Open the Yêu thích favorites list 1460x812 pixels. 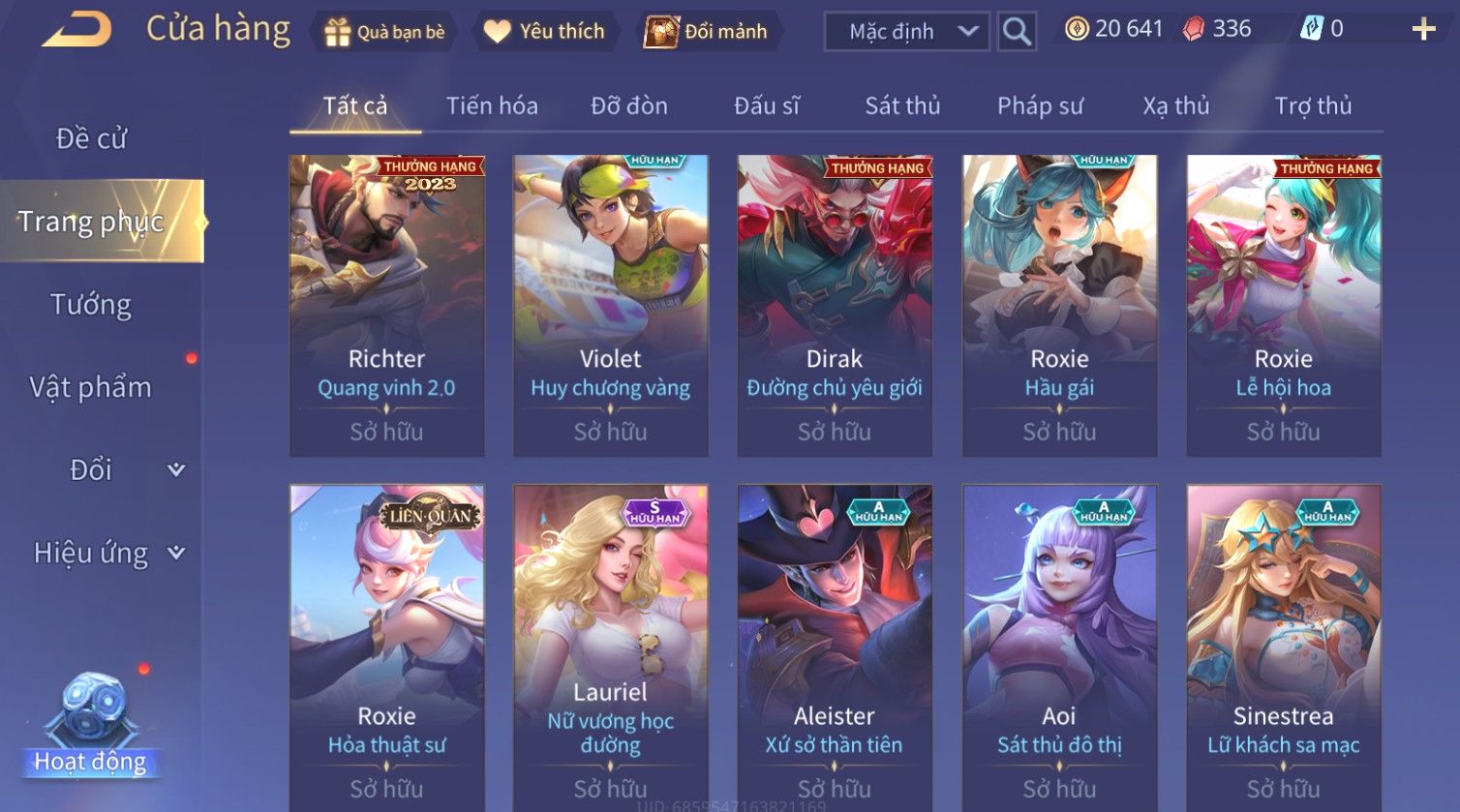544,32
